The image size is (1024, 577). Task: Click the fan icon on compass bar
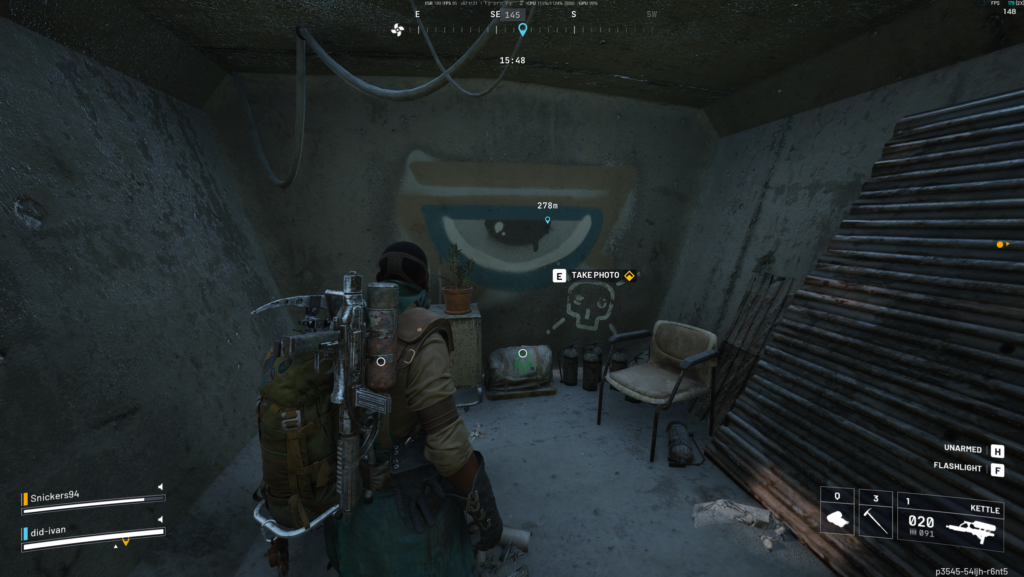(x=398, y=29)
